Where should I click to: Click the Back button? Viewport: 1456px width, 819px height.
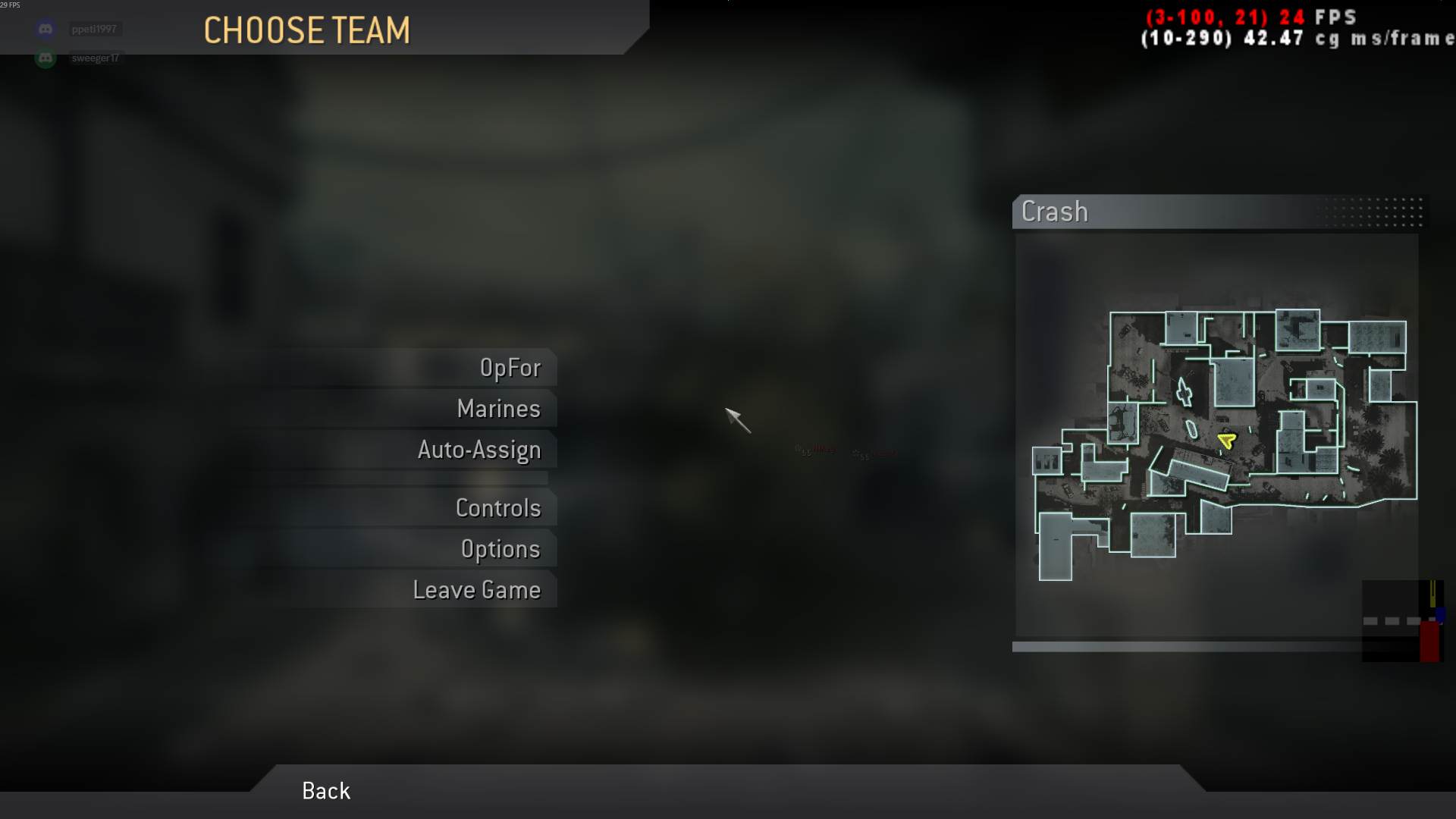click(325, 791)
